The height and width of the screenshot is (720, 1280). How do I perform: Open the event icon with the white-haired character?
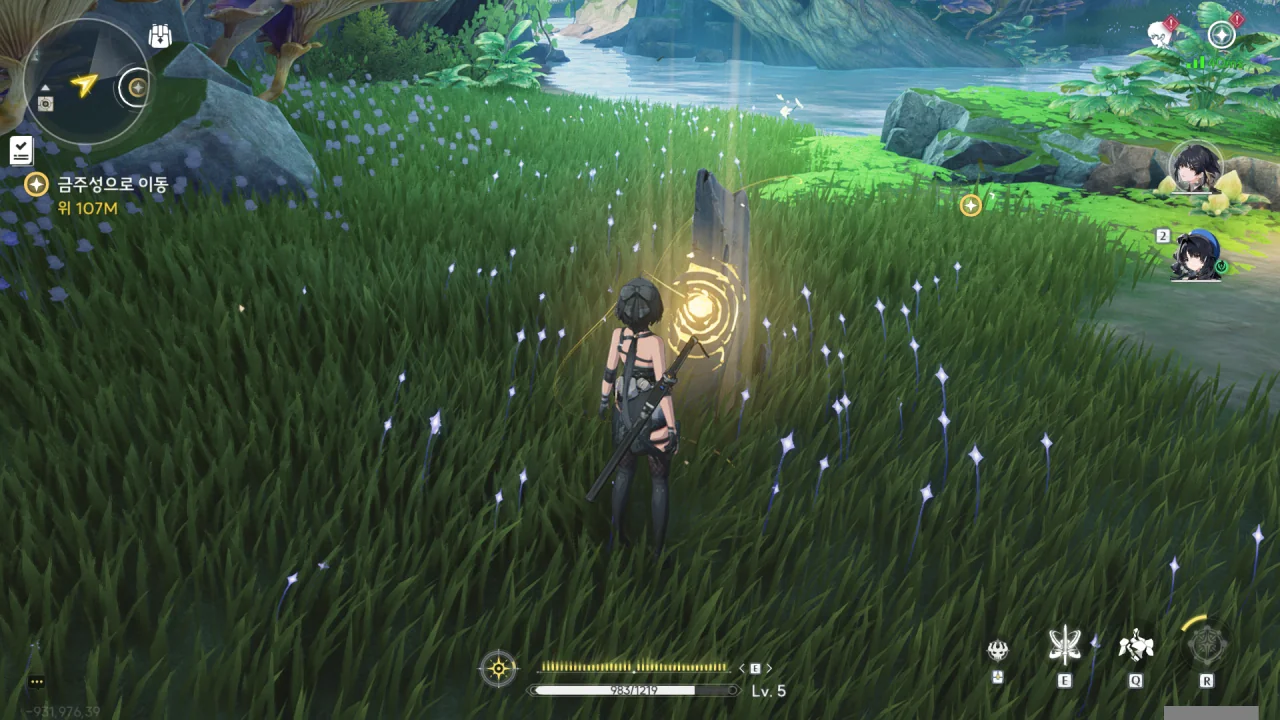click(1161, 34)
